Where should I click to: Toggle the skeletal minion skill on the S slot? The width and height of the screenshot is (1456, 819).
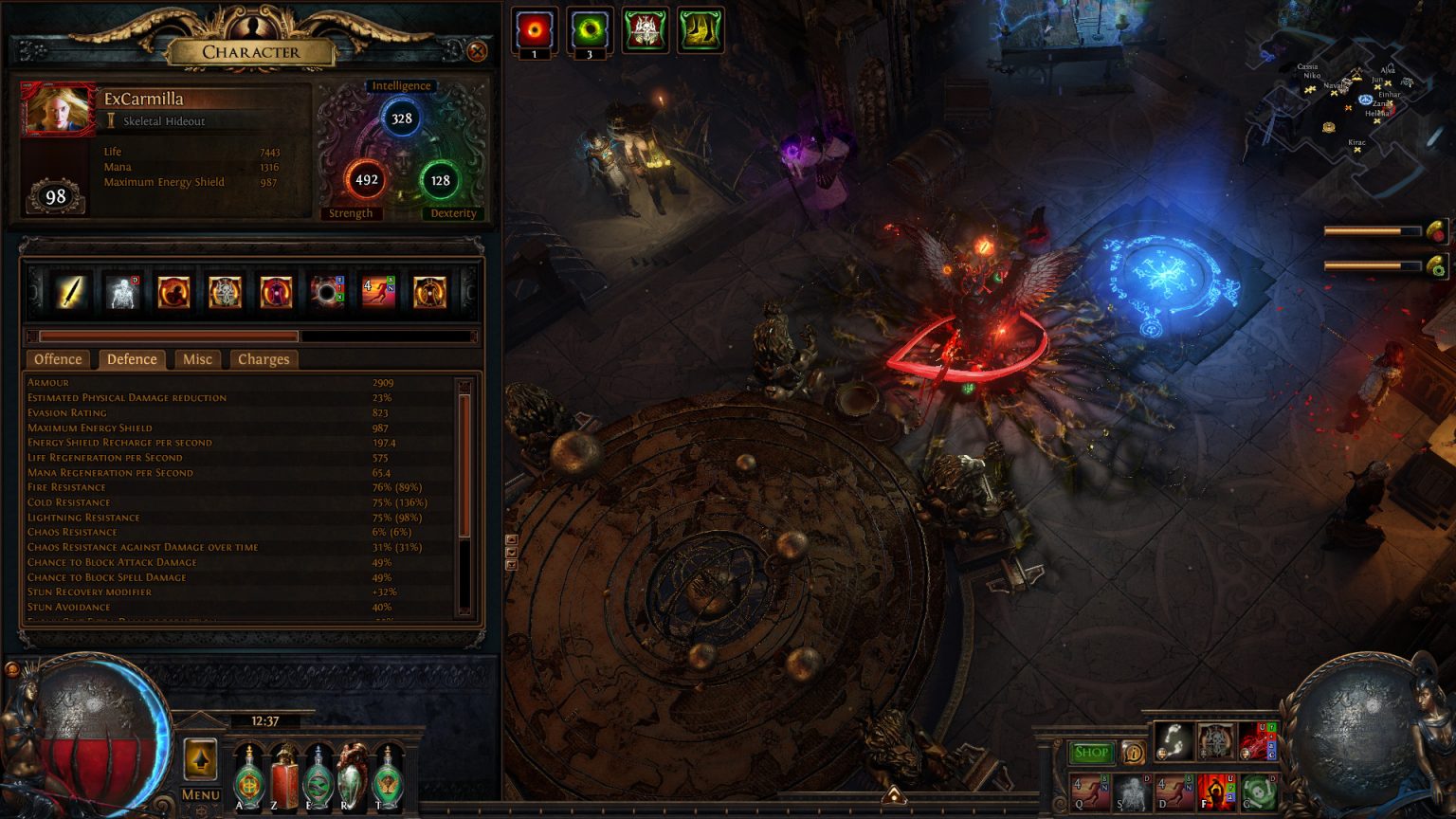pos(1132,794)
